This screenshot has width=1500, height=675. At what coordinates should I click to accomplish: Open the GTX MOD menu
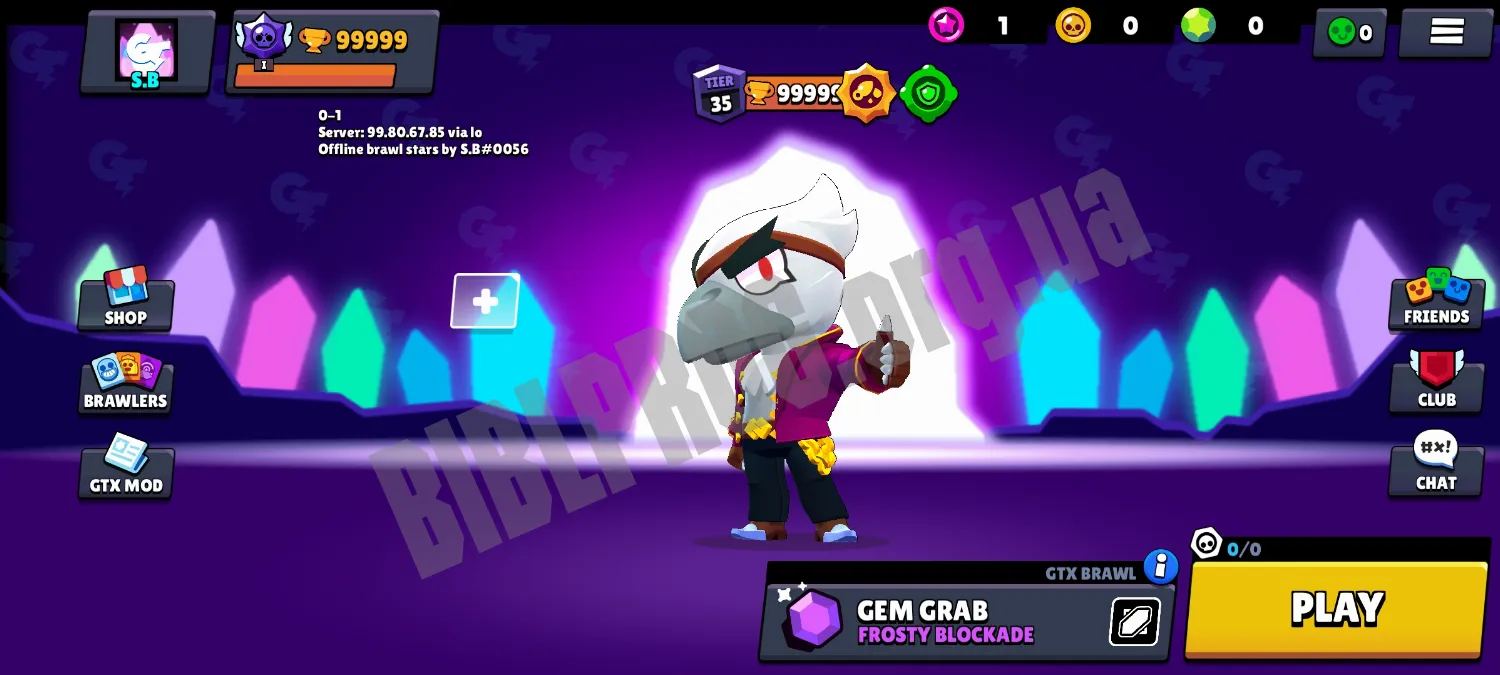pyautogui.click(x=126, y=467)
